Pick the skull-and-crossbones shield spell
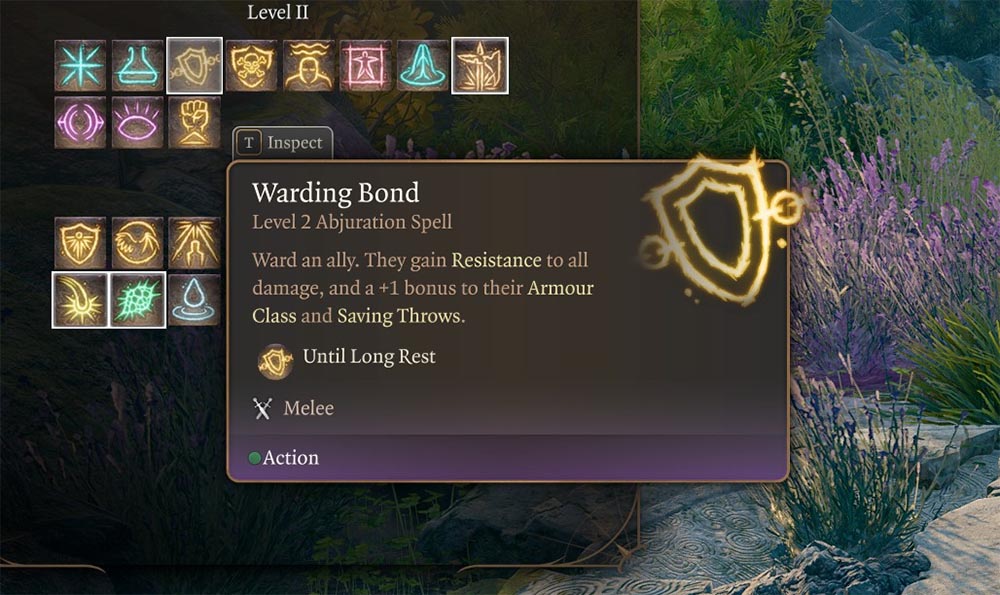 click(252, 65)
